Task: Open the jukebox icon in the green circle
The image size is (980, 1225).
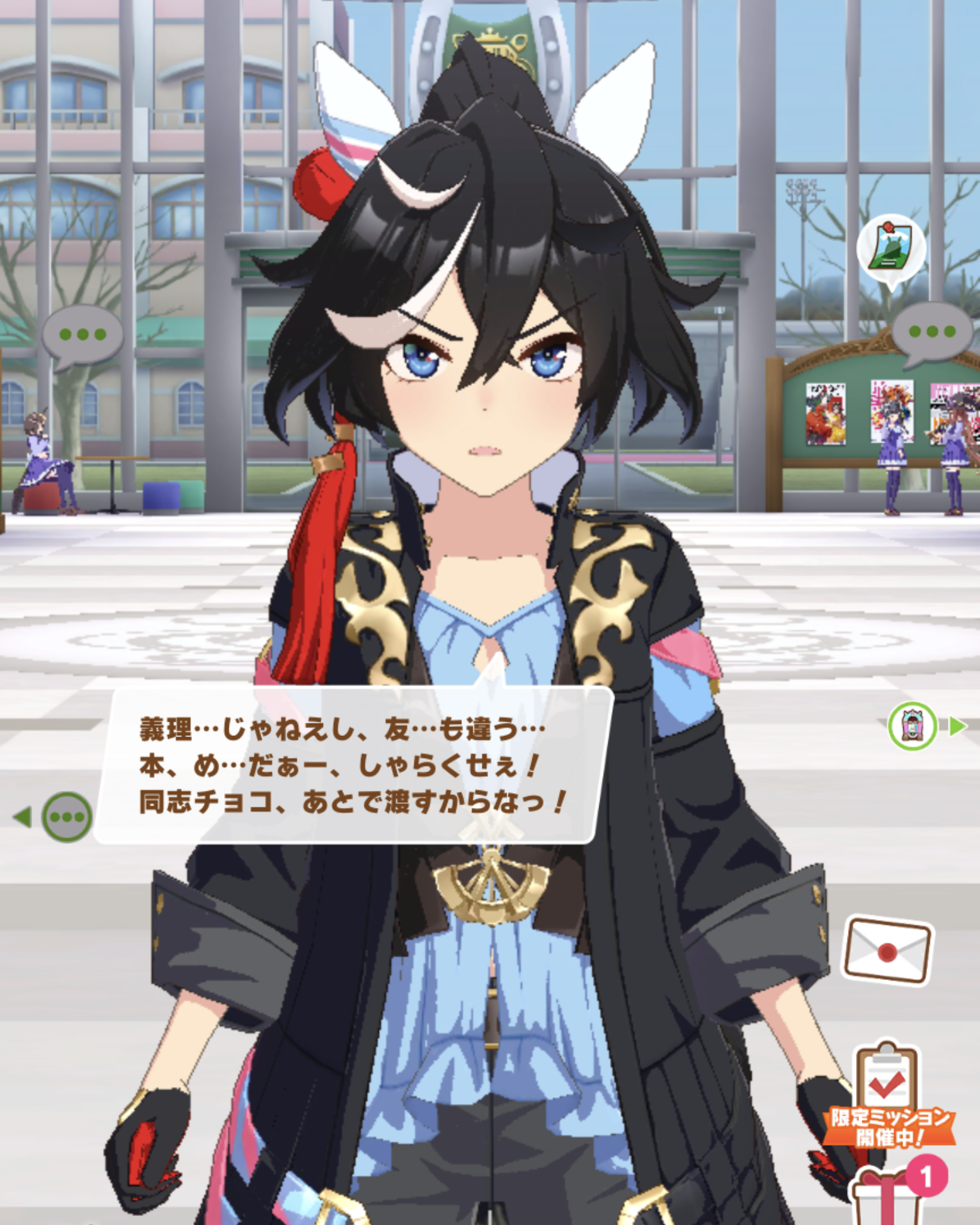Action: coord(912,726)
